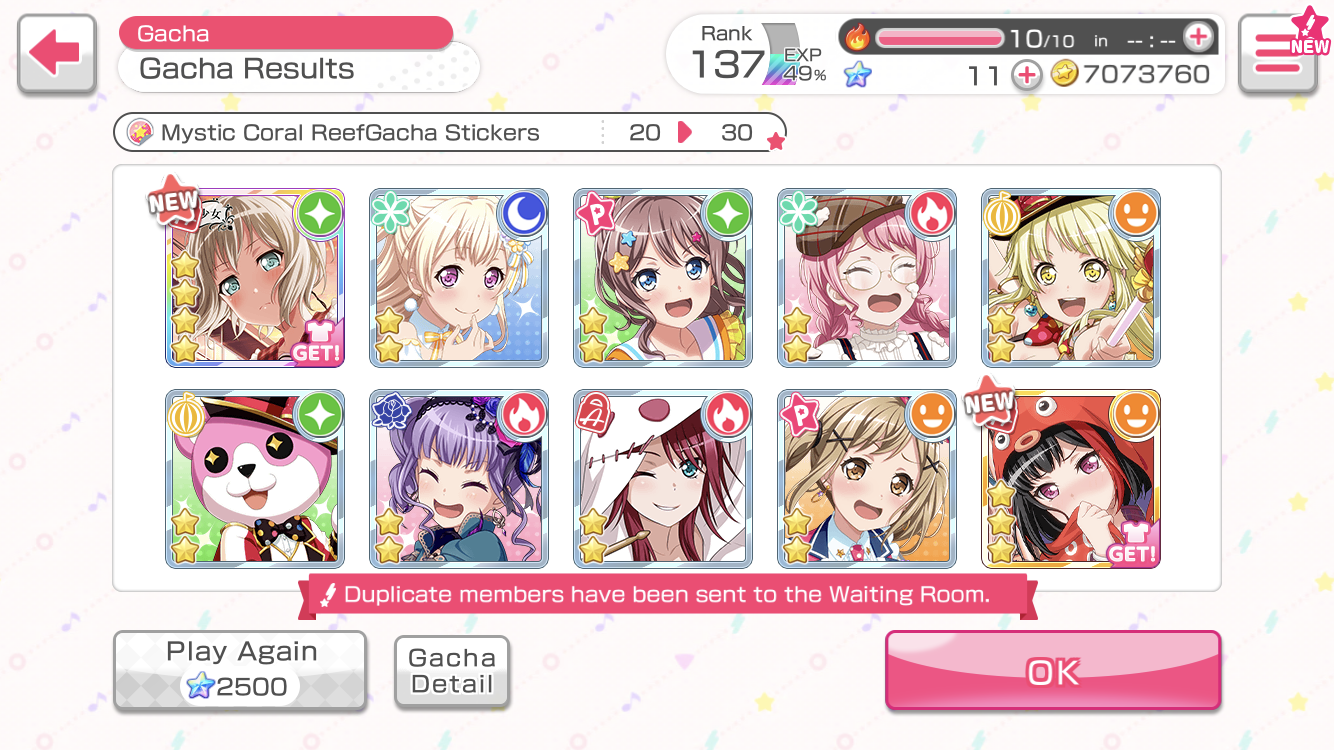The height and width of the screenshot is (750, 1334).
Task: Open the red-hooded black-haired girl card
Action: tap(1071, 479)
